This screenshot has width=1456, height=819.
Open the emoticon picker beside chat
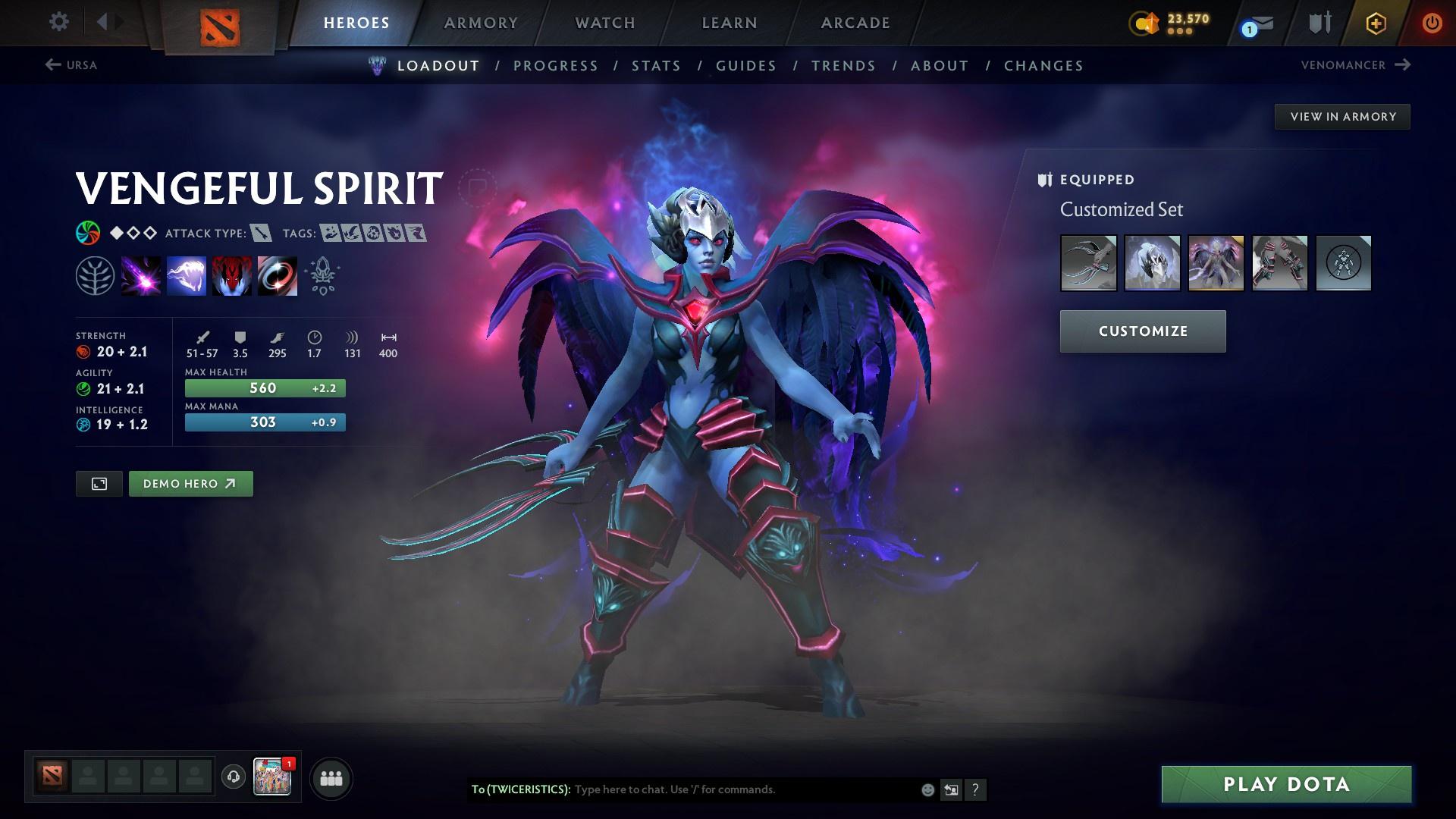point(927,789)
